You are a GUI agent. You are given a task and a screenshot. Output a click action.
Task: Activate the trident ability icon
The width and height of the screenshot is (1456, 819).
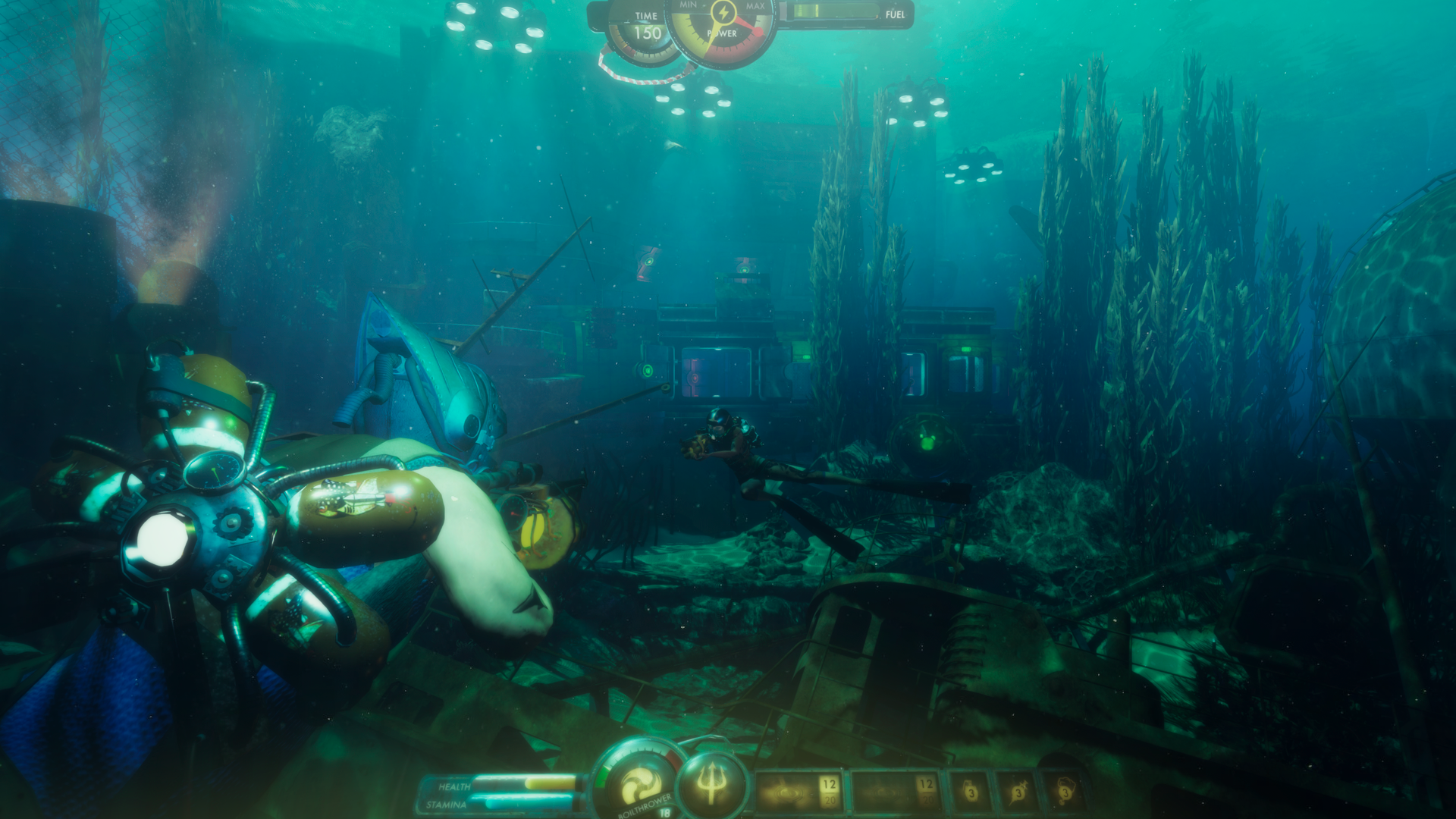point(711,785)
